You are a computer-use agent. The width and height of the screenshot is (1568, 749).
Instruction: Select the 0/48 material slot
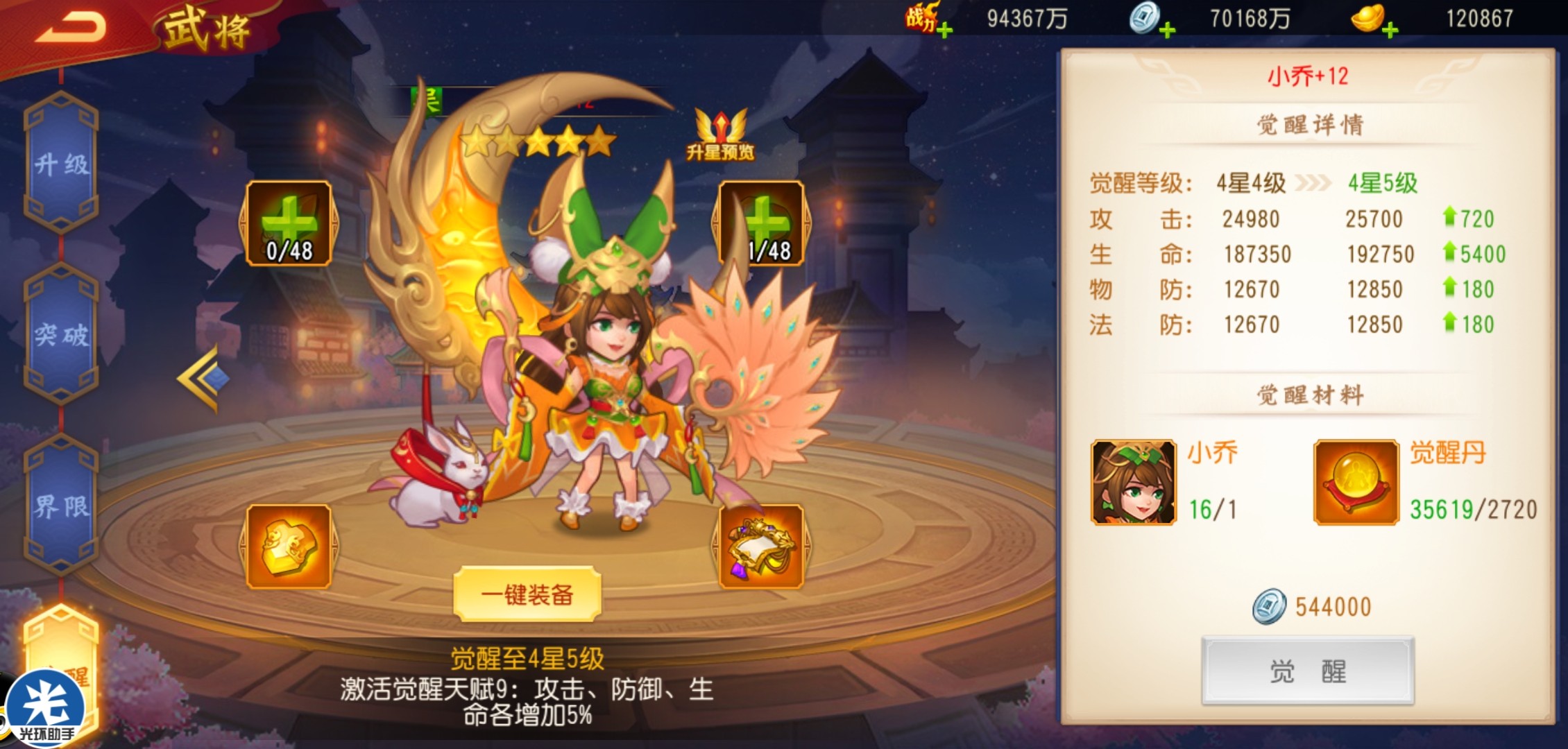click(289, 223)
